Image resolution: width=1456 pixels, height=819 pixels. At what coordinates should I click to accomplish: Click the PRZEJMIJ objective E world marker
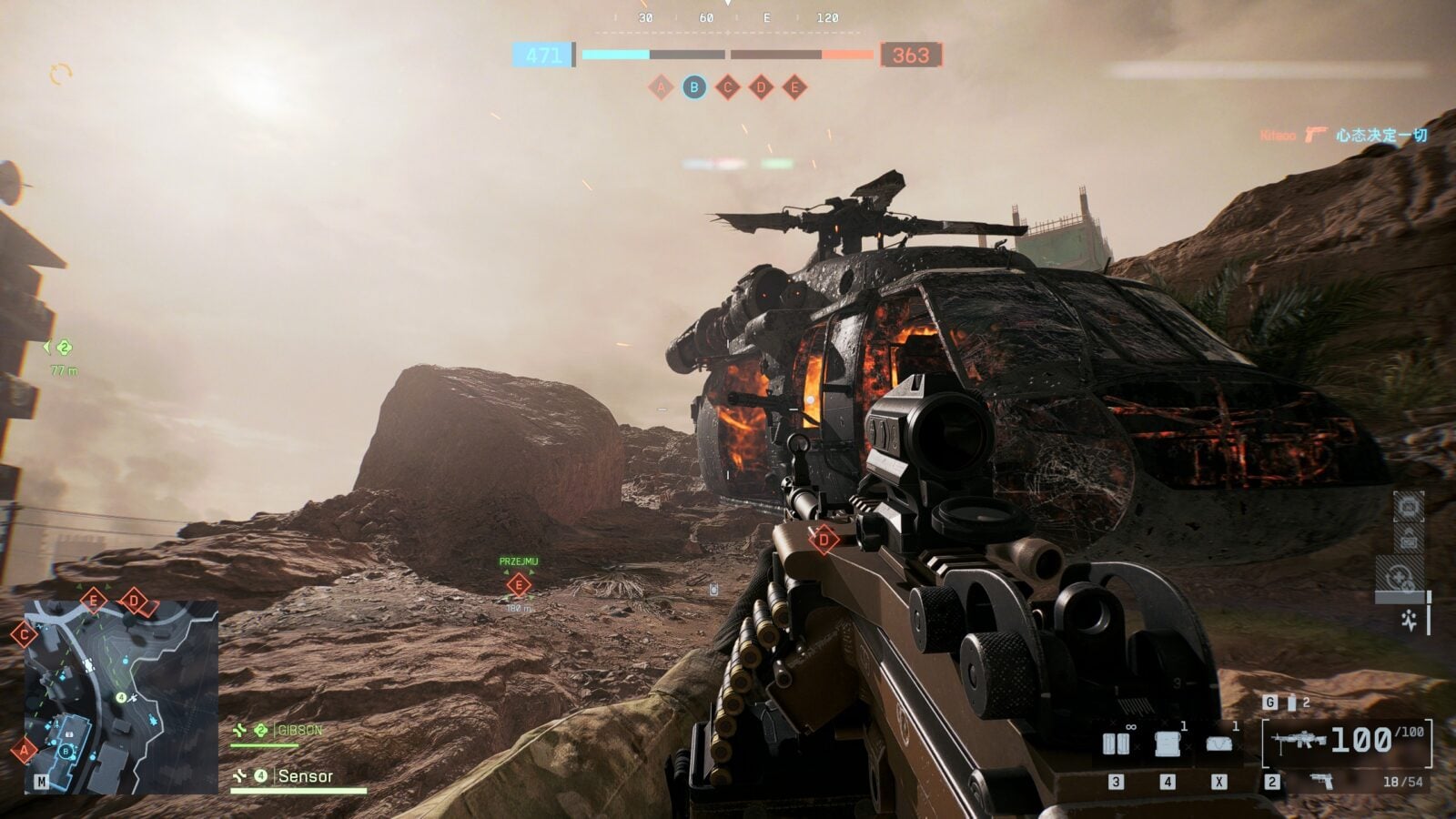click(519, 584)
